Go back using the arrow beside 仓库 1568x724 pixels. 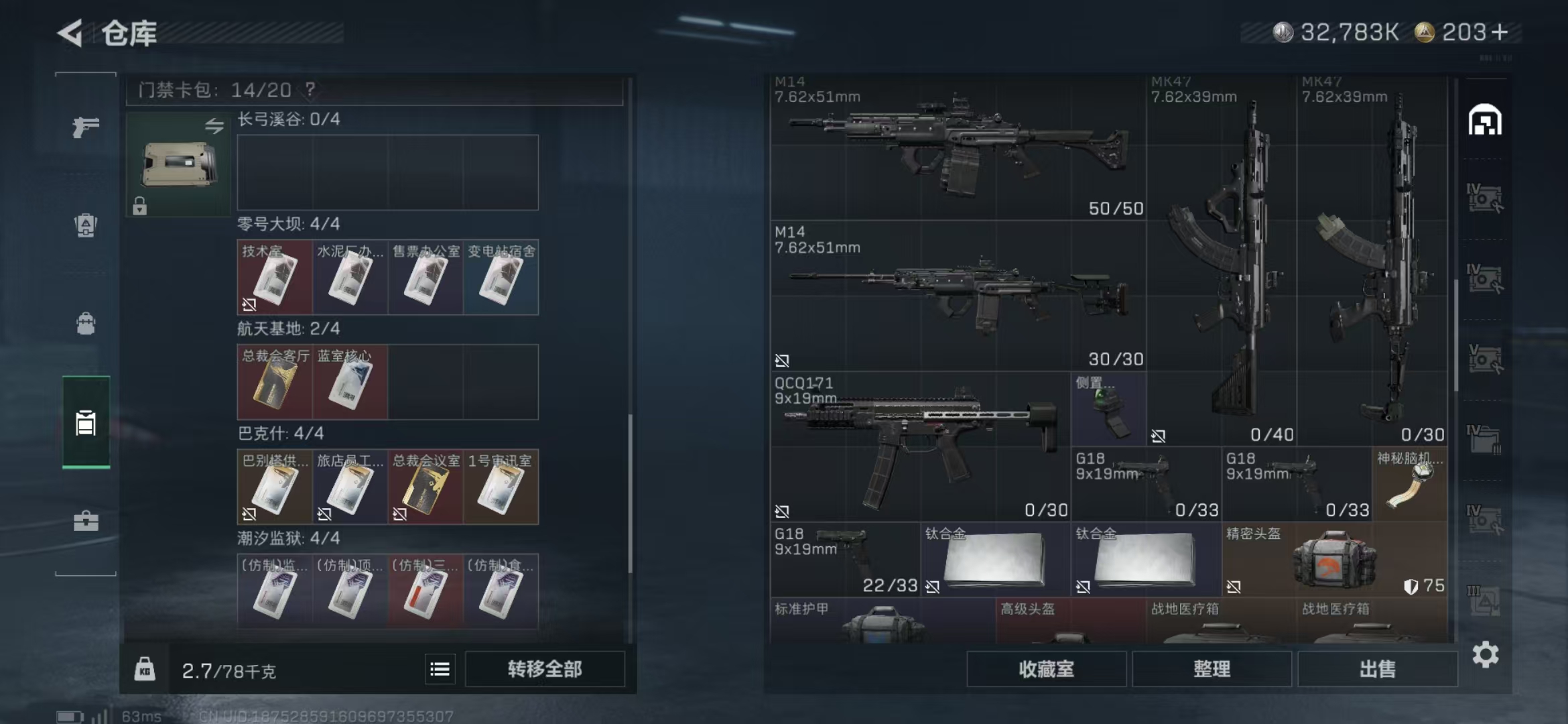pos(71,33)
